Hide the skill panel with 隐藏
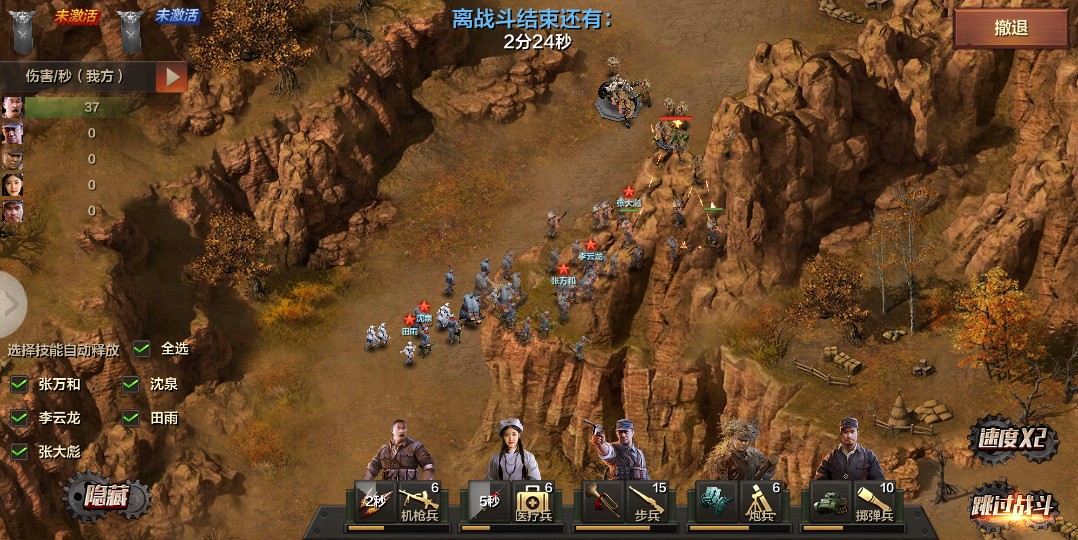Image resolution: width=1078 pixels, height=540 pixels. 107,497
